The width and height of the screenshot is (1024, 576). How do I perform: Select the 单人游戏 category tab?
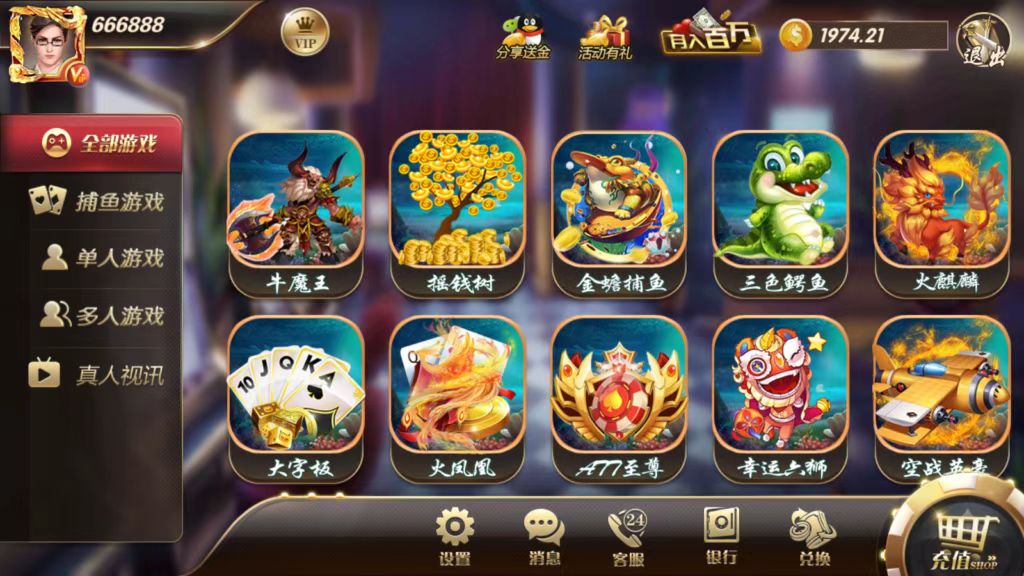pos(96,258)
